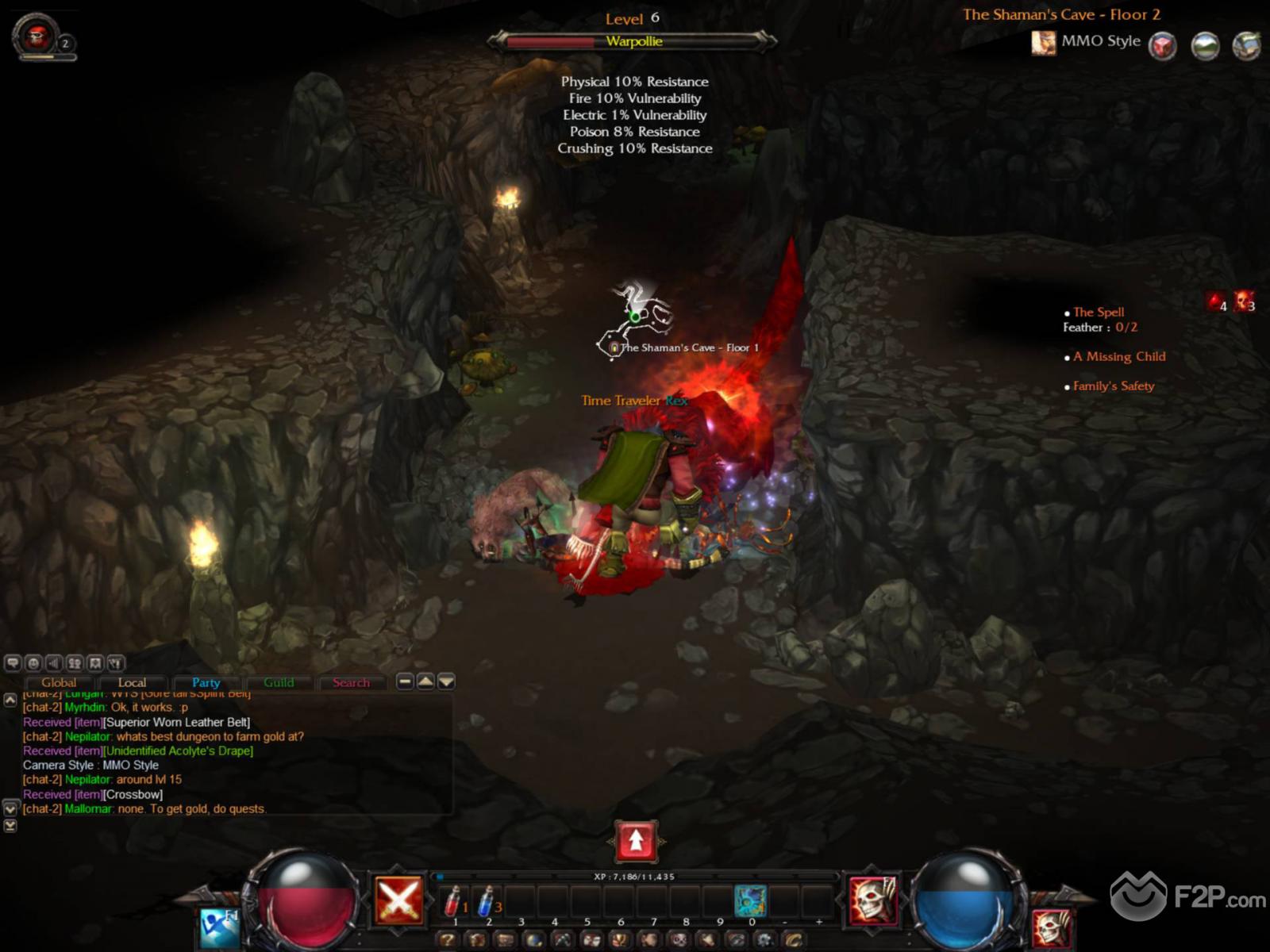Open the Search chat tab

[351, 682]
